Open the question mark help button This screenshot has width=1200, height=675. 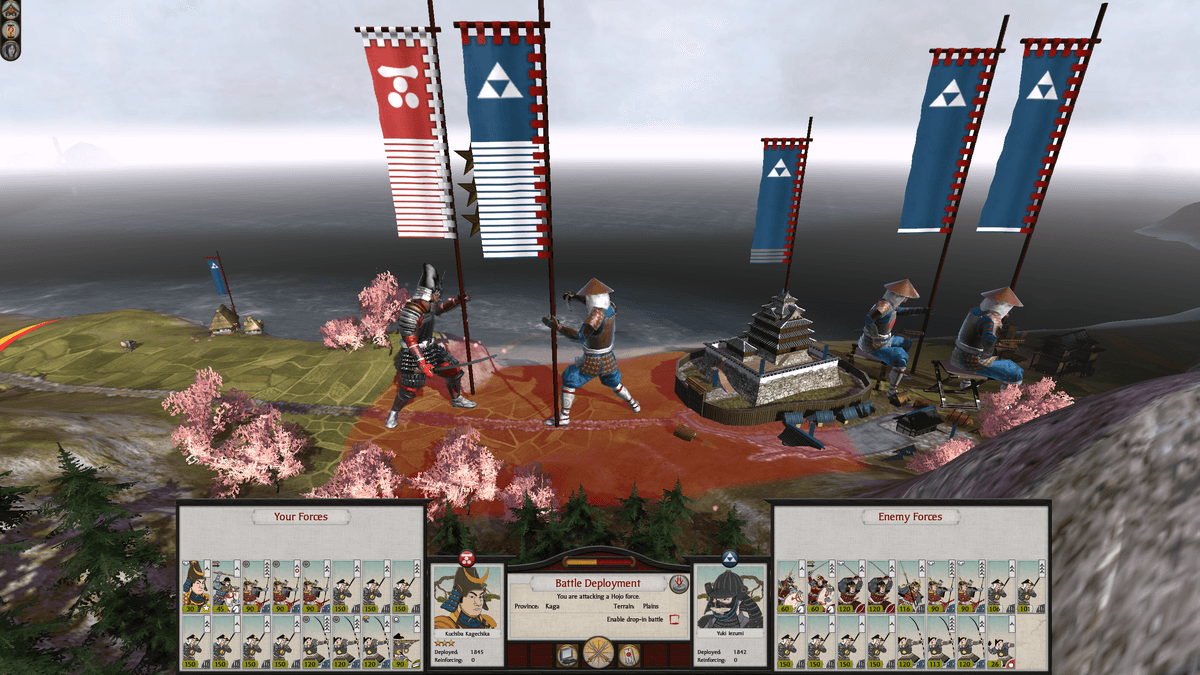[x=10, y=29]
